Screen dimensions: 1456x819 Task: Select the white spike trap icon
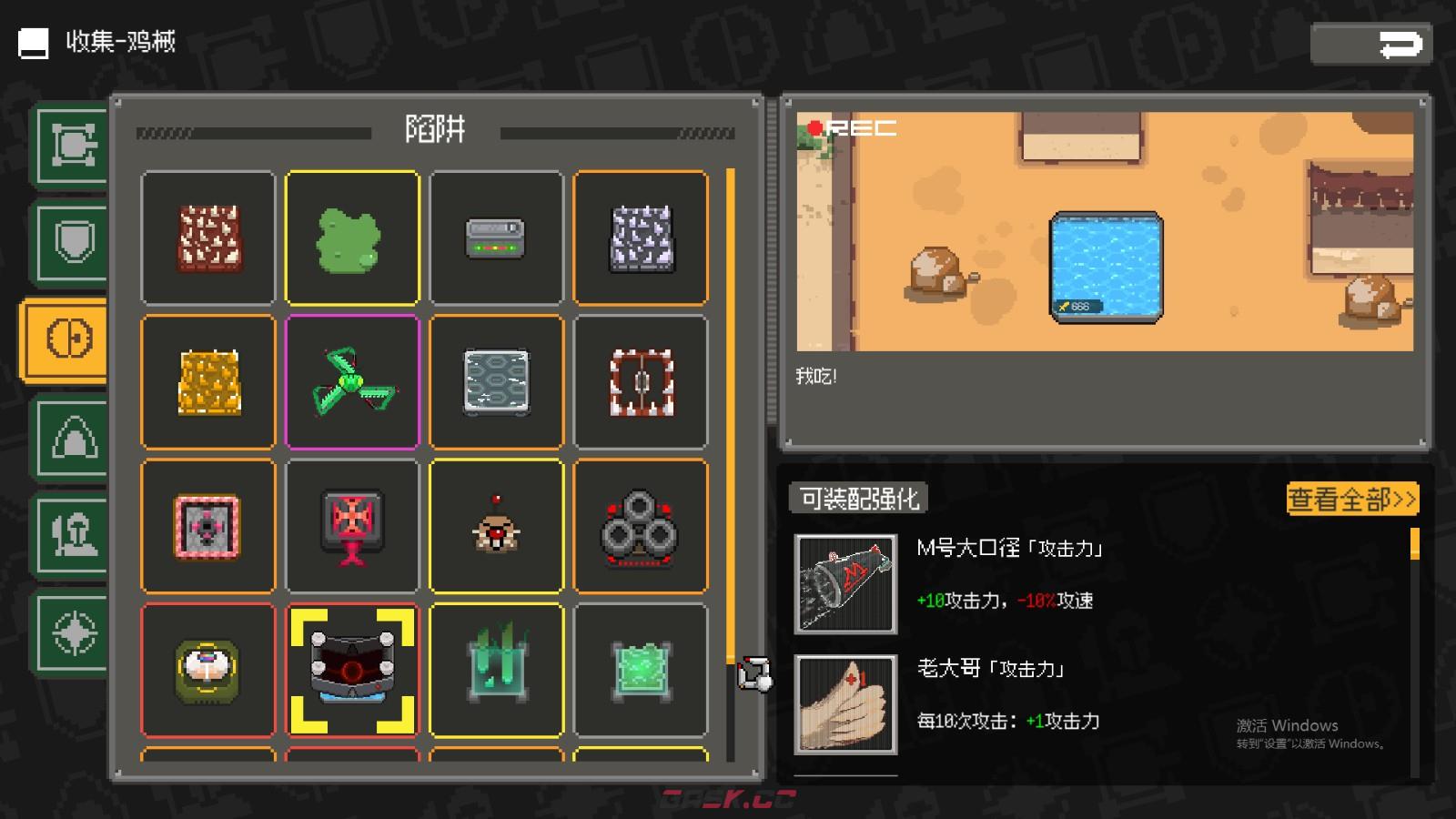pos(641,238)
